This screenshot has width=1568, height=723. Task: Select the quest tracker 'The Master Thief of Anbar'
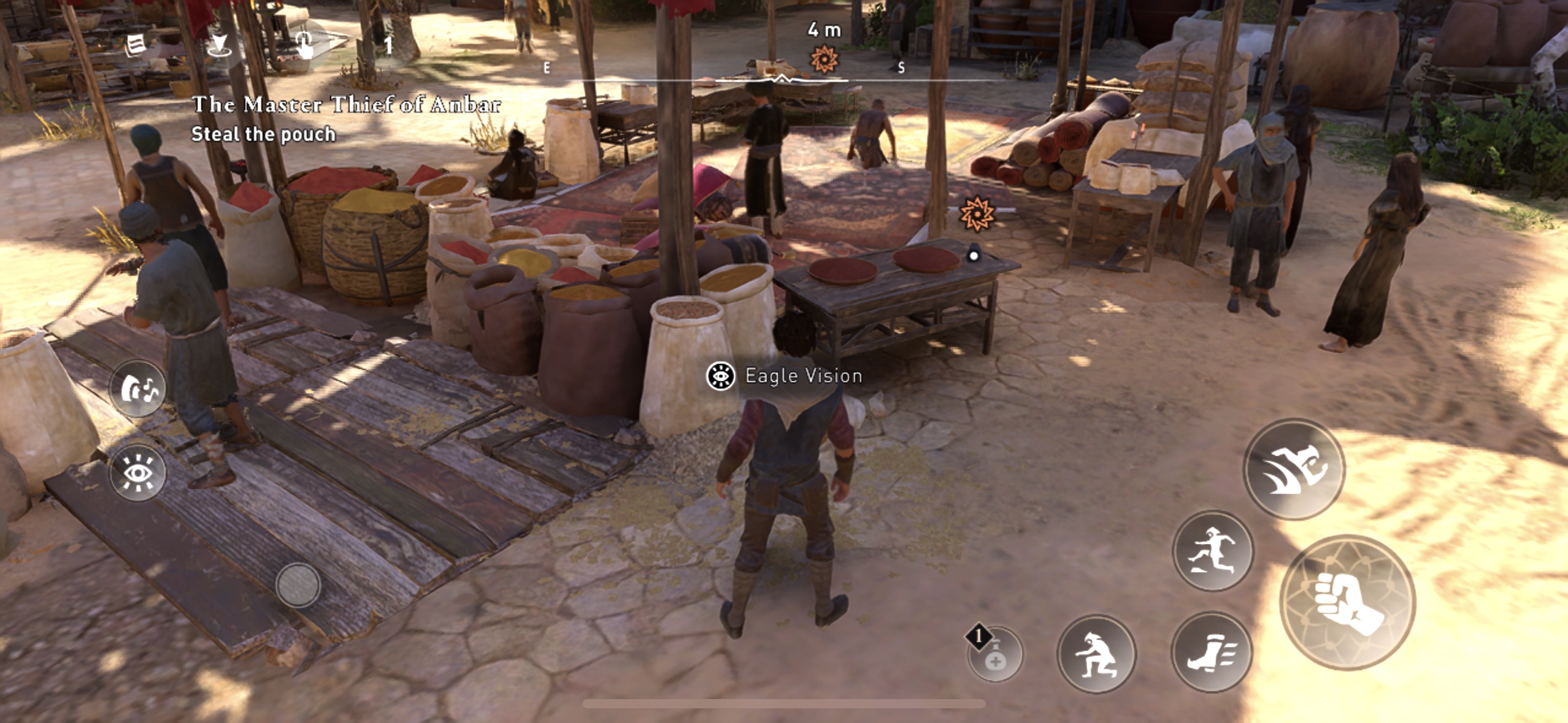[x=346, y=104]
